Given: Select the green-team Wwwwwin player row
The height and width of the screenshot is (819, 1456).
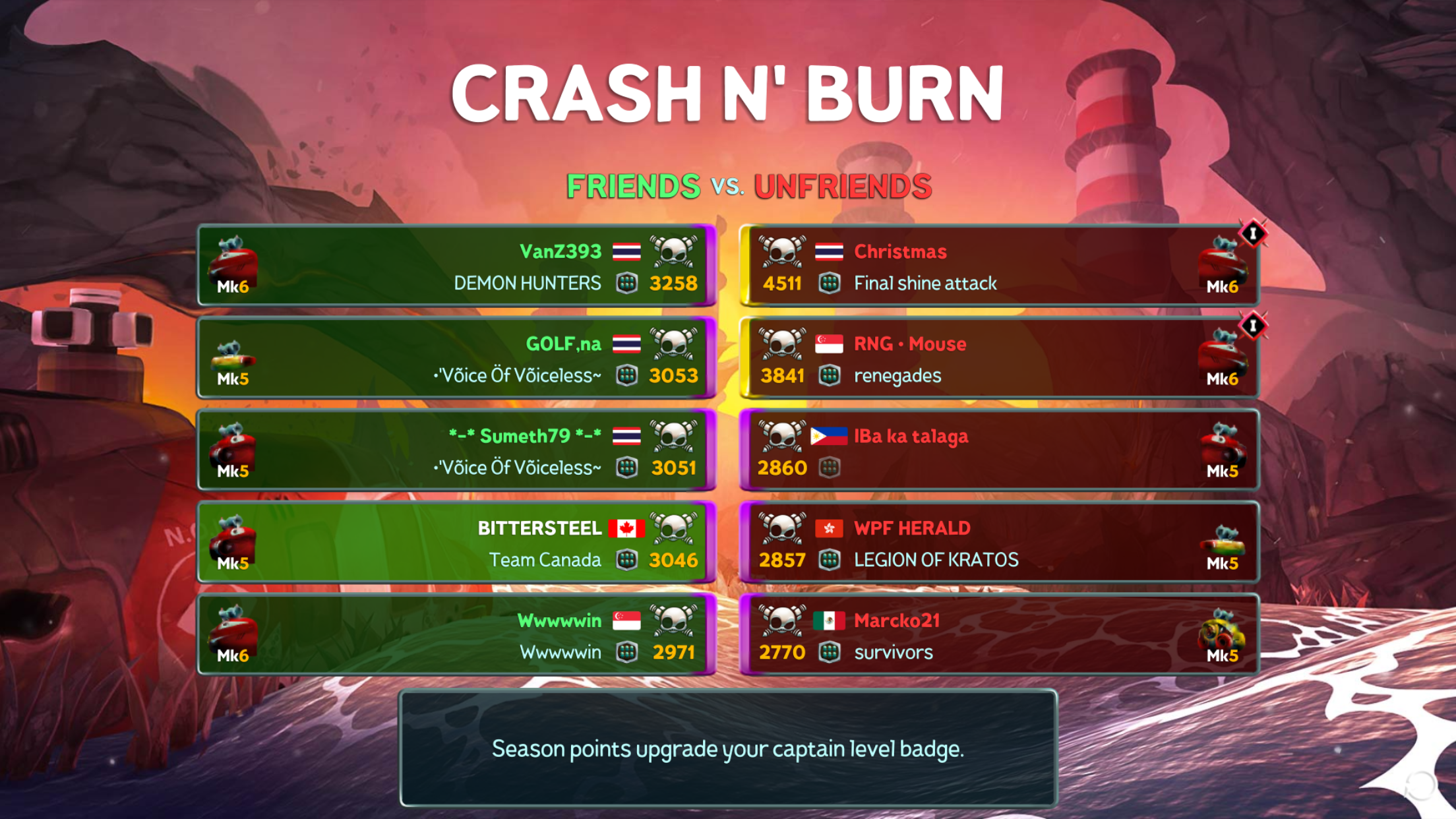Looking at the screenshot, I should (456, 634).
